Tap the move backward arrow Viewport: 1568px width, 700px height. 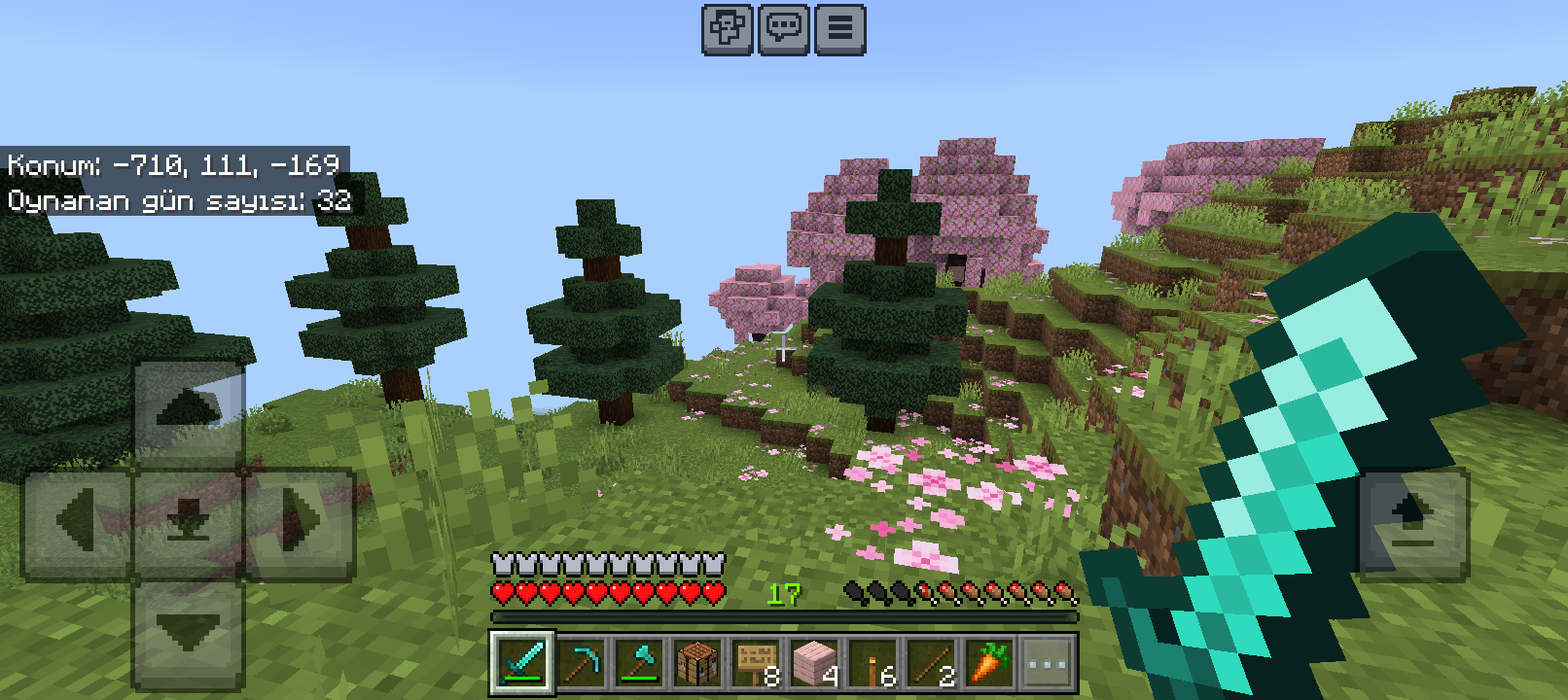click(189, 636)
